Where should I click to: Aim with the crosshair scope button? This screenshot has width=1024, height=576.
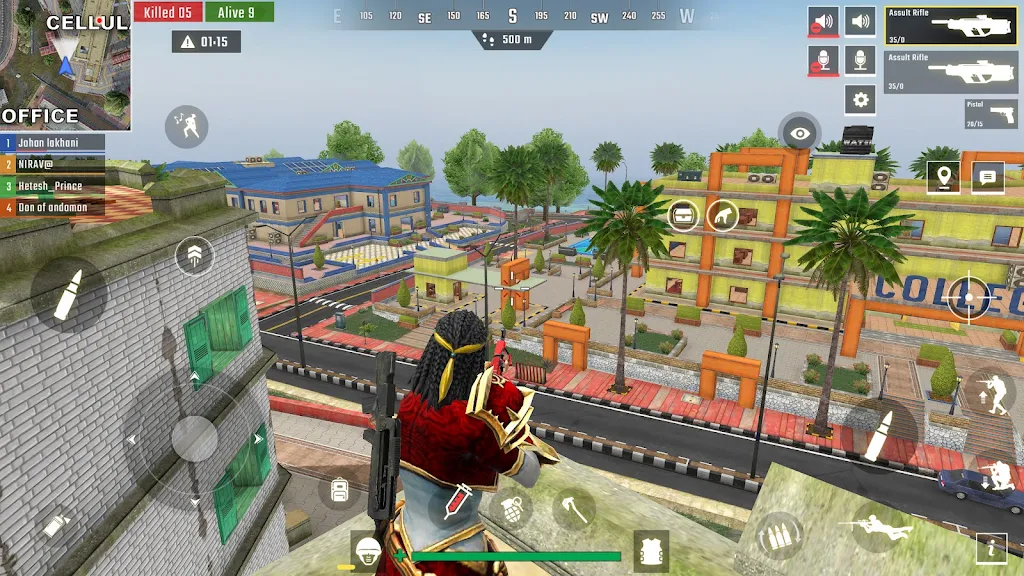coord(968,298)
